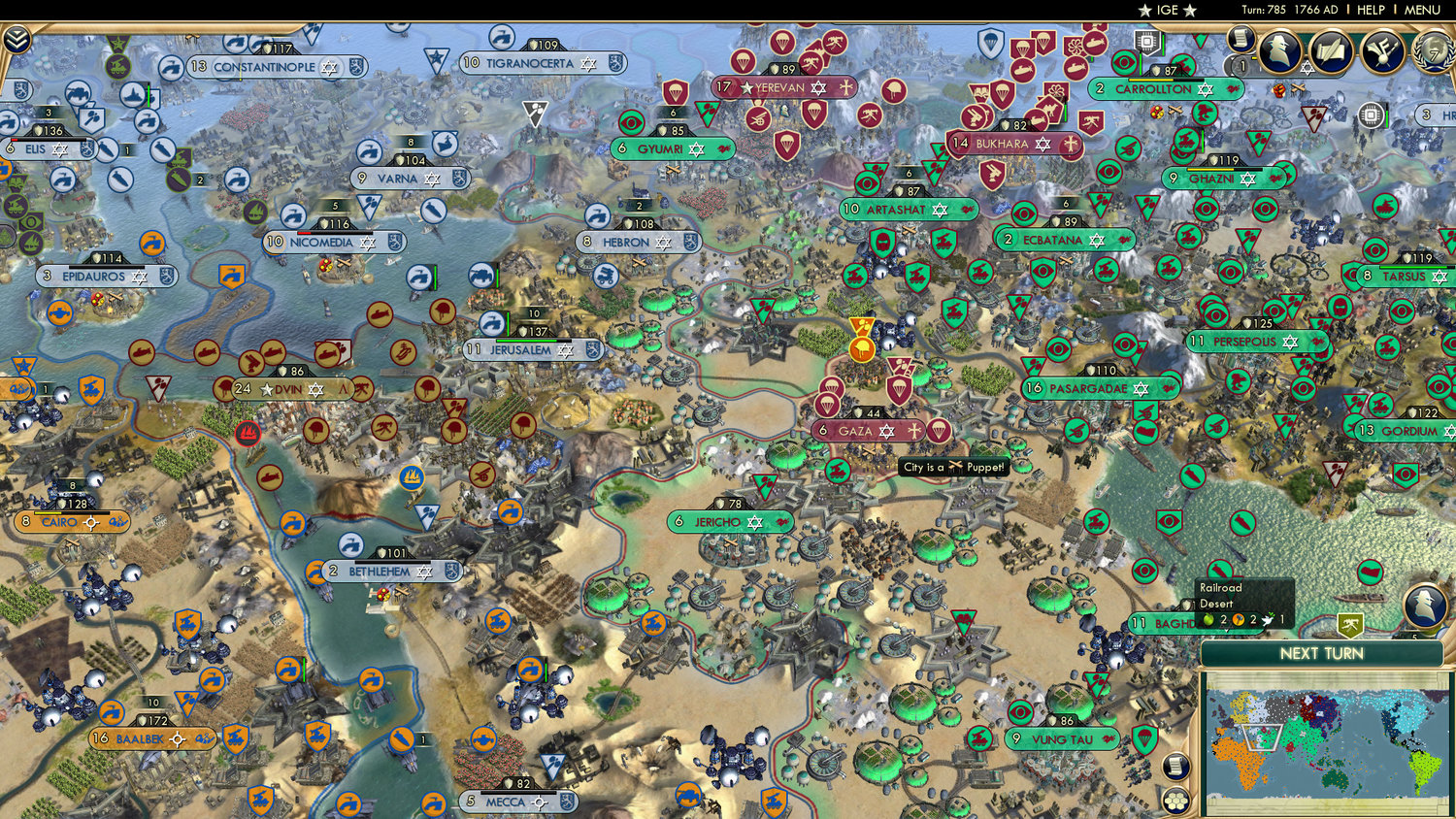Click the paratrooper unit flag above Gaza
The image size is (1456, 819).
click(898, 388)
